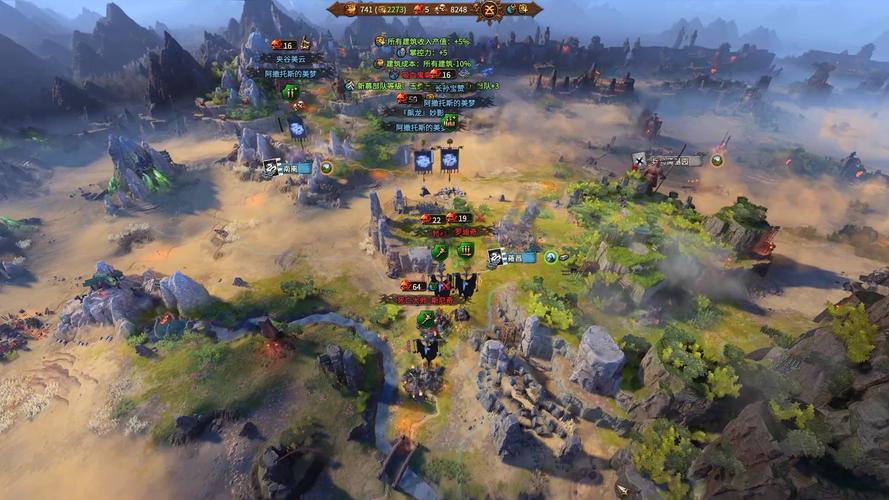889x500 pixels.
Task: Choose the army banner with strength 64
Action: 411,287
